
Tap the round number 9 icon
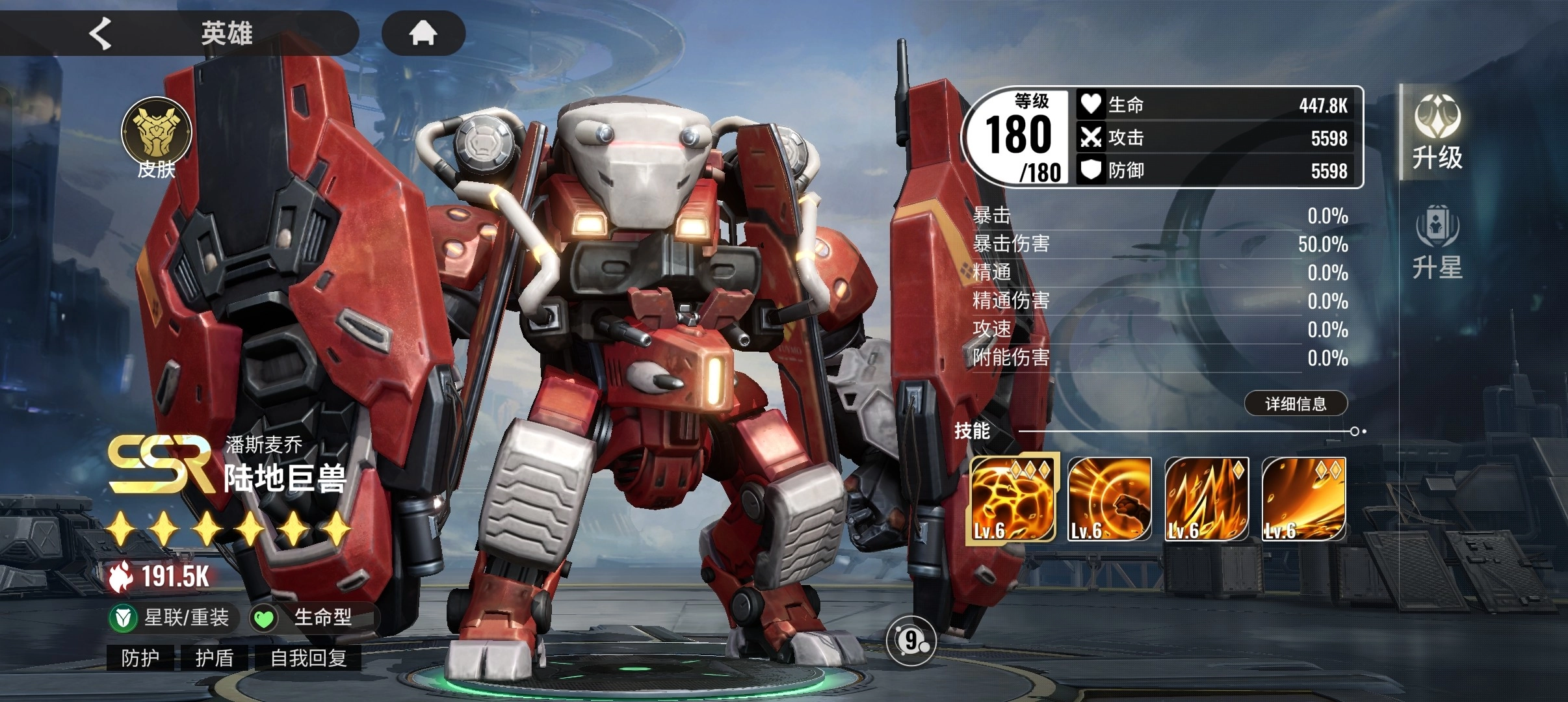coord(910,641)
